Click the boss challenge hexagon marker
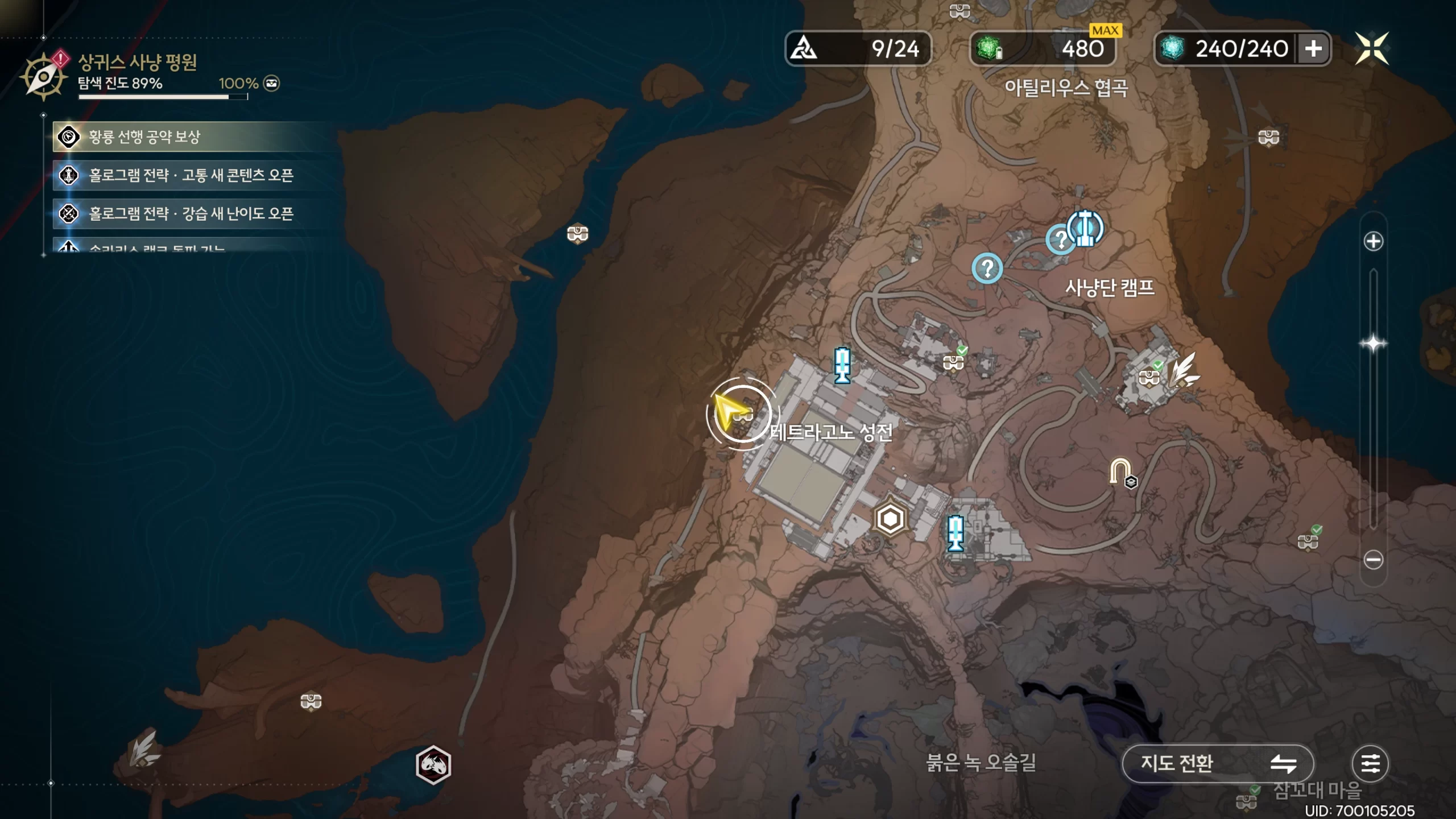 (x=433, y=764)
